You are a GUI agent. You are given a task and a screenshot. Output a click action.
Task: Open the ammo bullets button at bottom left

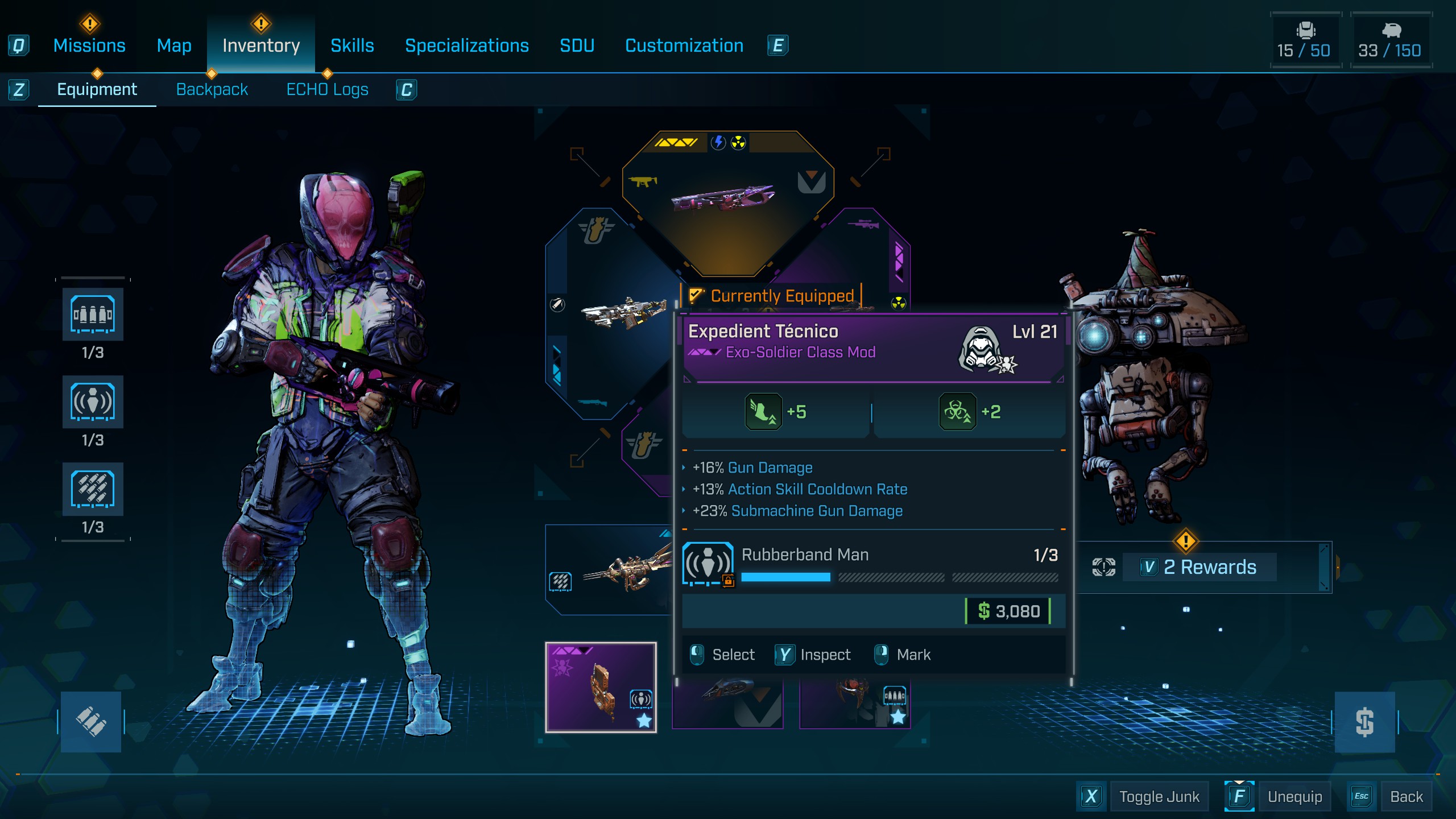pyautogui.click(x=91, y=722)
